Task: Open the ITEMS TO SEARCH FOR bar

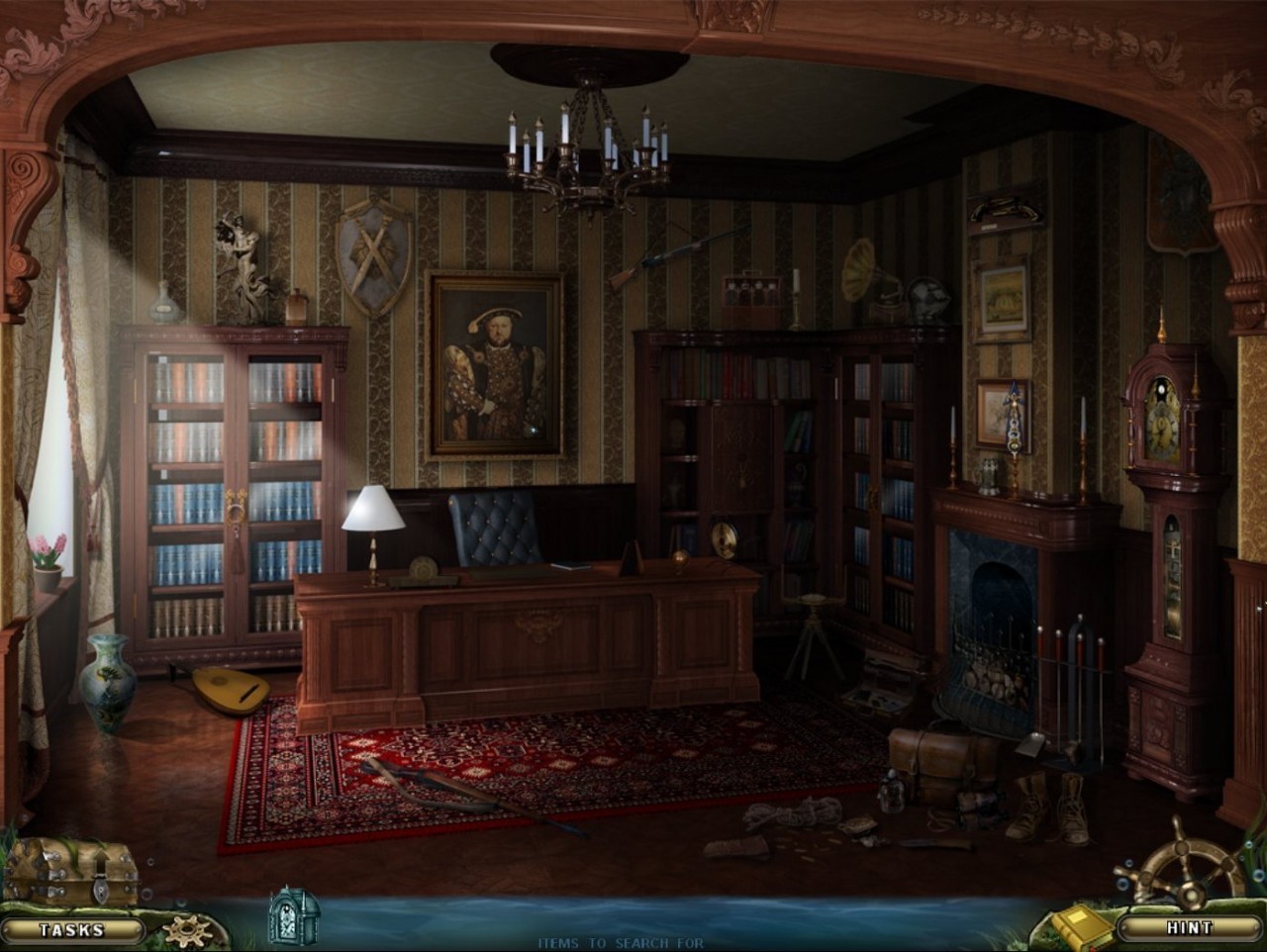Action: pyautogui.click(x=622, y=942)
